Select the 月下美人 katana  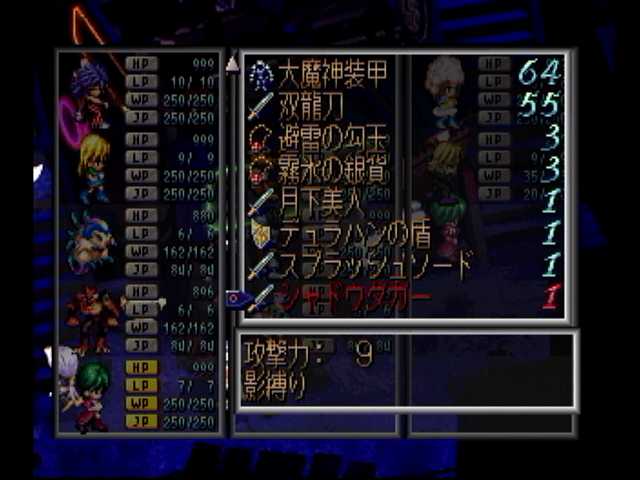(308, 200)
